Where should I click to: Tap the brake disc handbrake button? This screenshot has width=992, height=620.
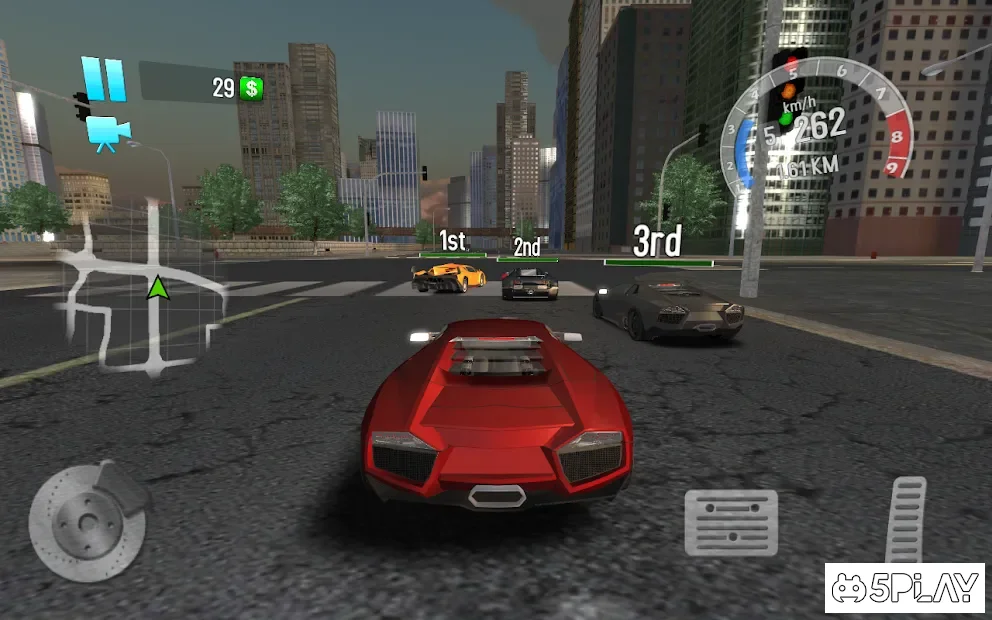point(88,518)
